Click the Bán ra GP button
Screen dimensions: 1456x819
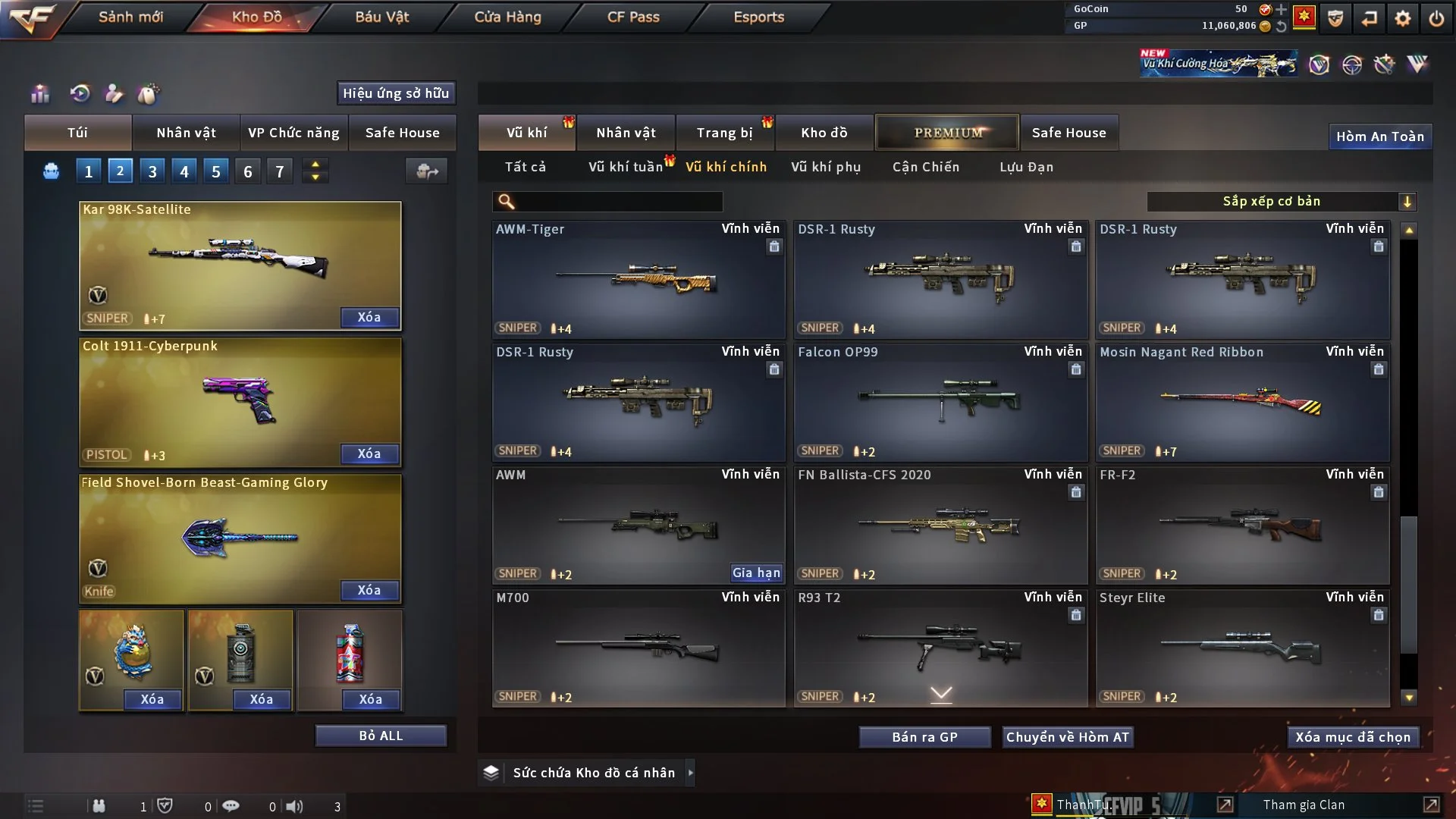pyautogui.click(x=924, y=737)
